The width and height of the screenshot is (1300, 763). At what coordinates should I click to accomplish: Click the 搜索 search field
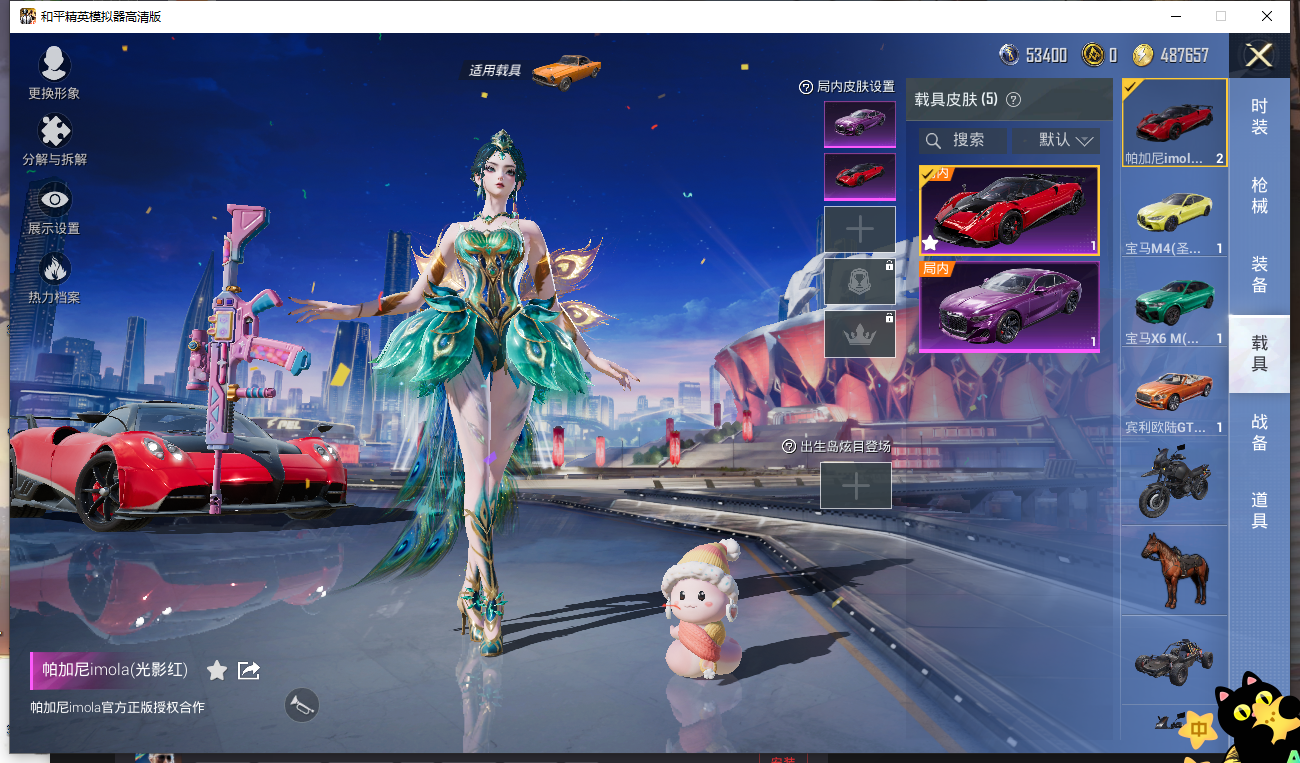[x=963, y=140]
